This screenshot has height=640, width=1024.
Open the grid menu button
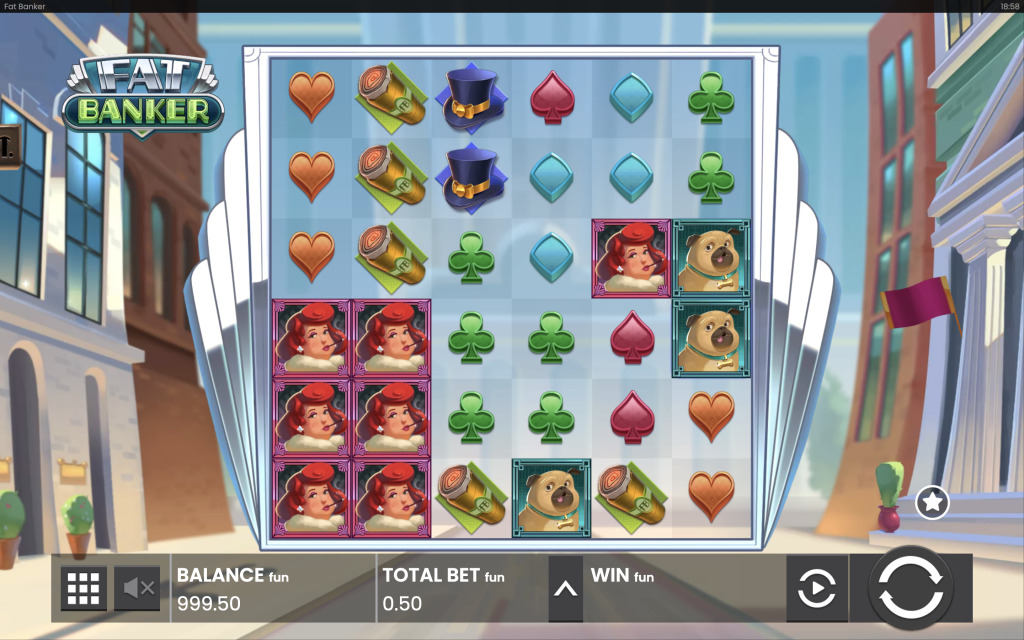[x=84, y=589]
